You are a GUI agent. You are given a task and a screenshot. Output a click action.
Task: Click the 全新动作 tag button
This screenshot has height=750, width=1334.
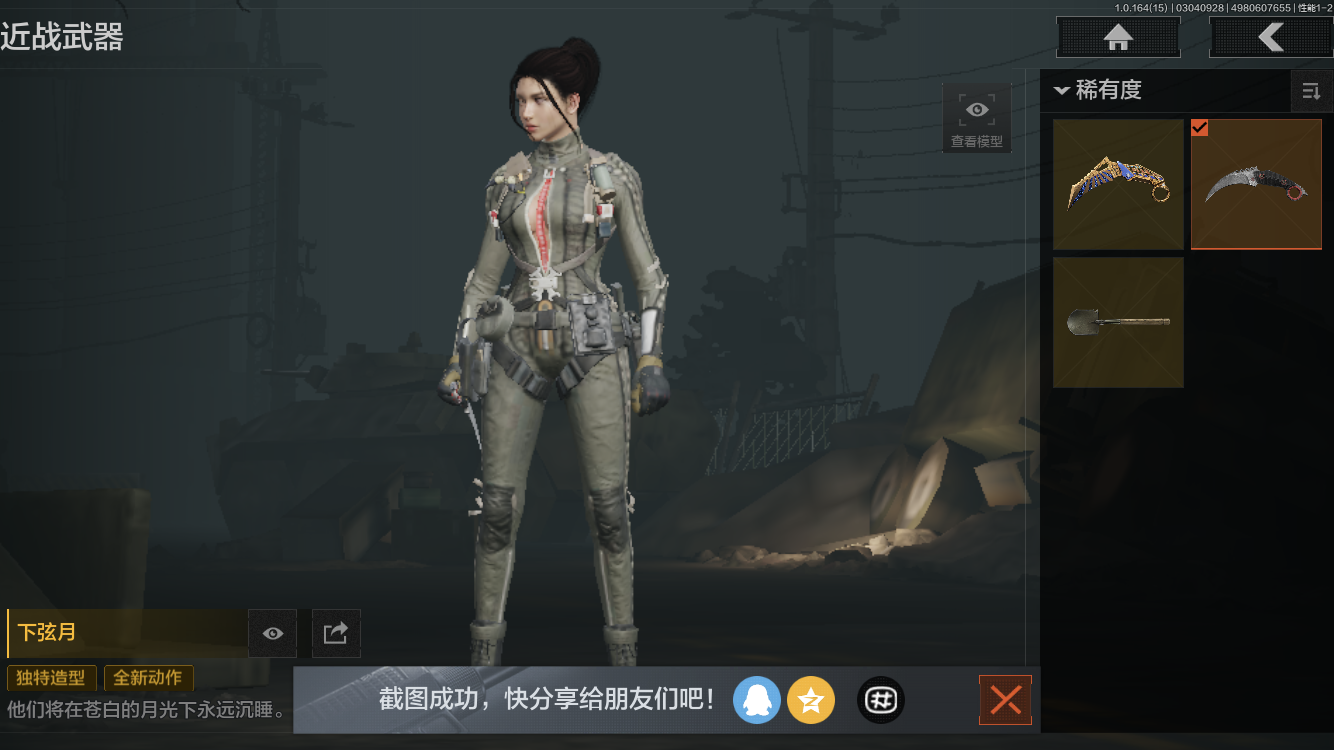(148, 677)
